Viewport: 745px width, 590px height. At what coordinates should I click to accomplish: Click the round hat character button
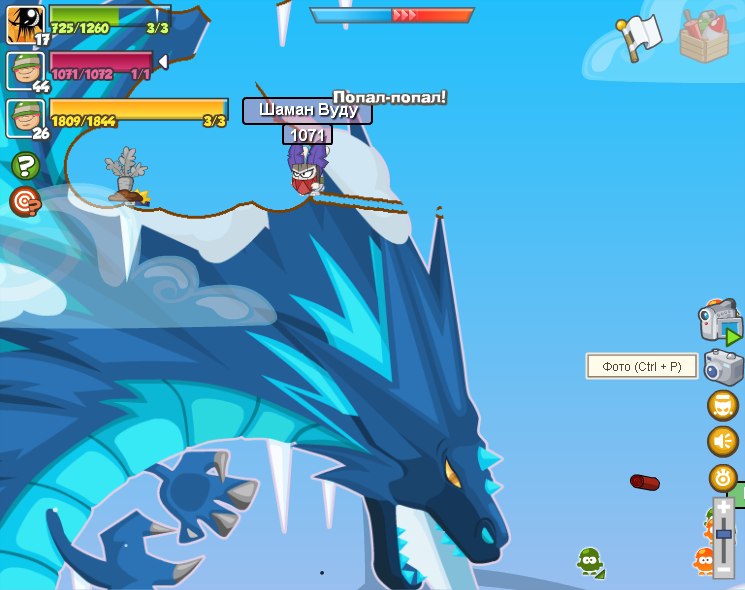coord(722,405)
